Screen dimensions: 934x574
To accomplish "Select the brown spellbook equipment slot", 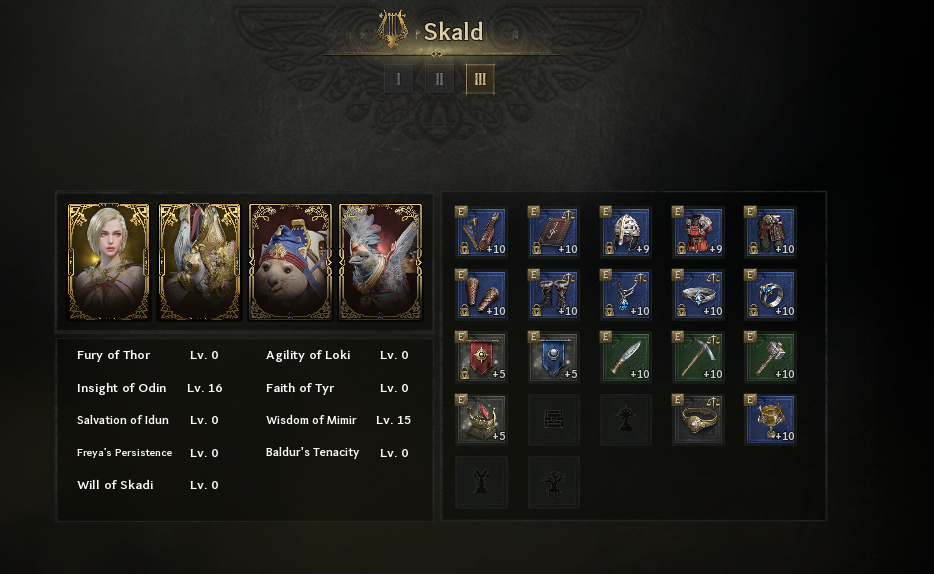I will tap(554, 233).
